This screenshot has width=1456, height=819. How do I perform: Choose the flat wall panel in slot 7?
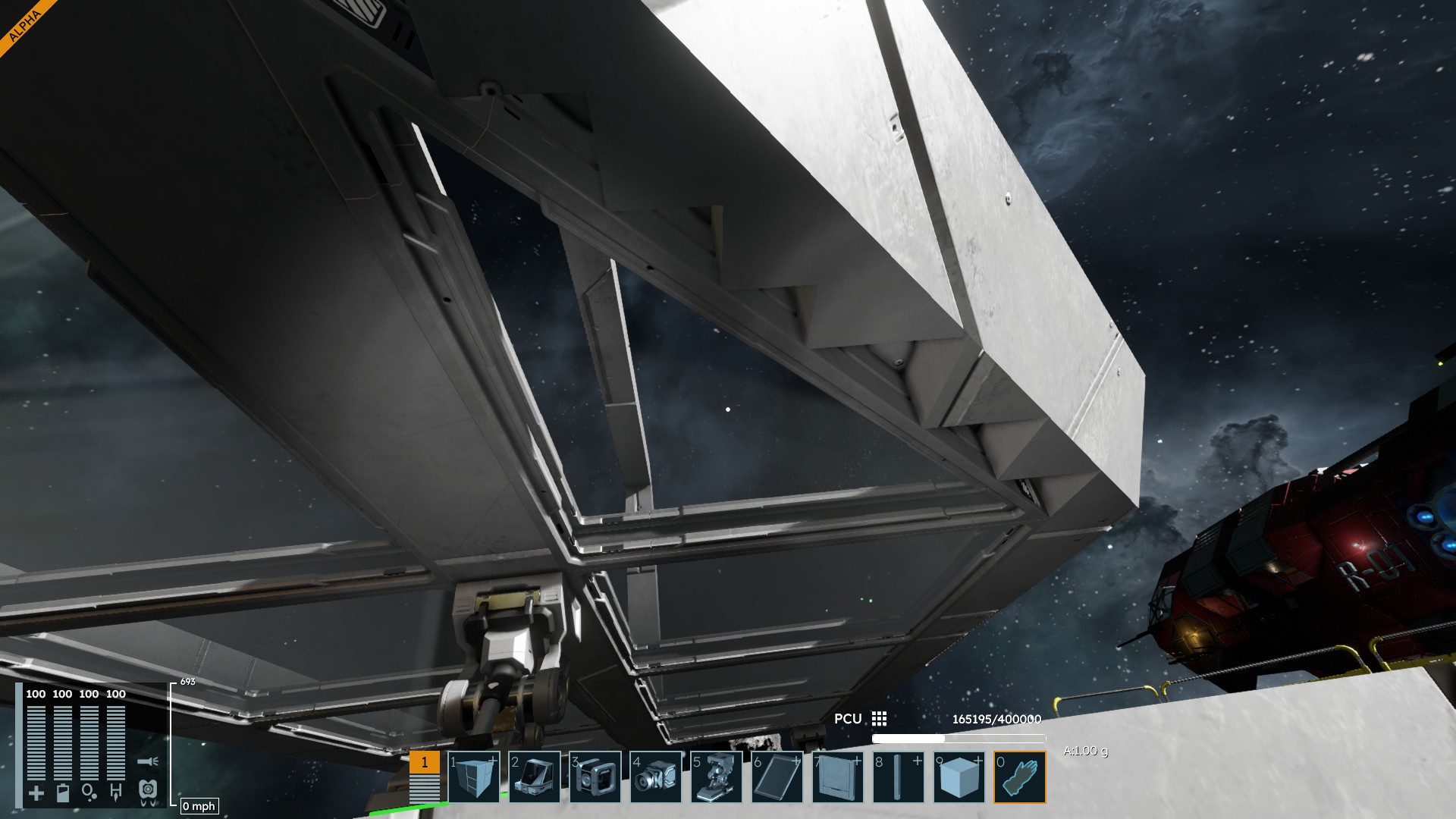pyautogui.click(x=838, y=777)
